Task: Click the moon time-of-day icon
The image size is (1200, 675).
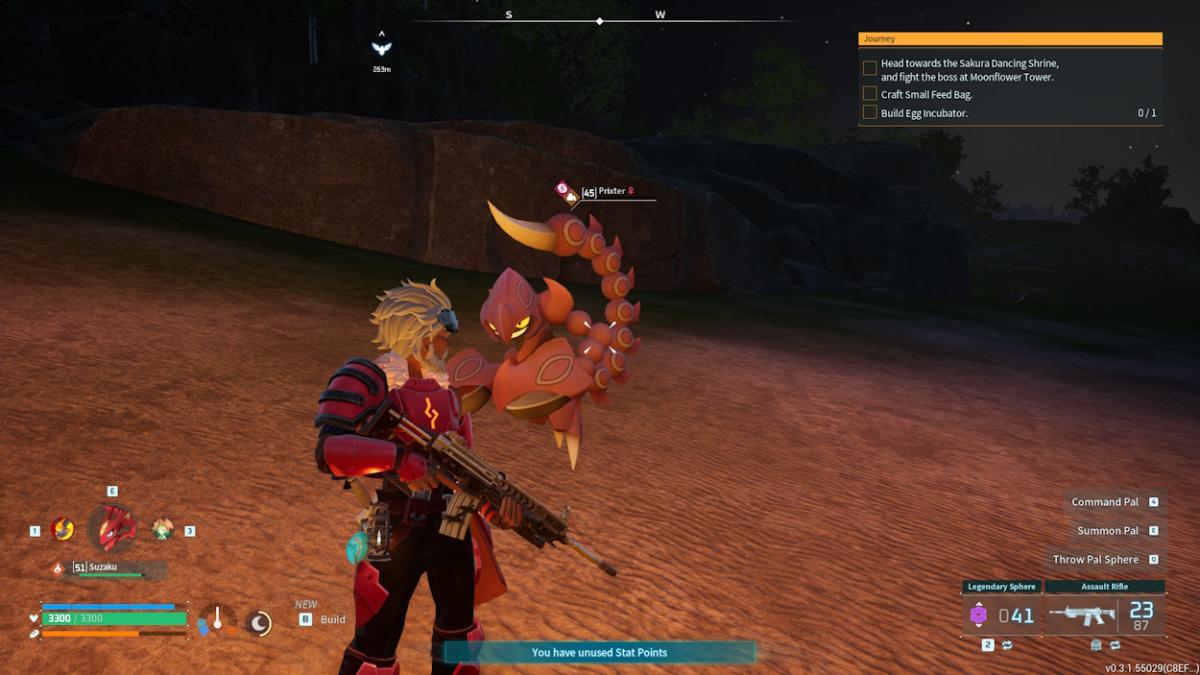Action: tap(259, 623)
